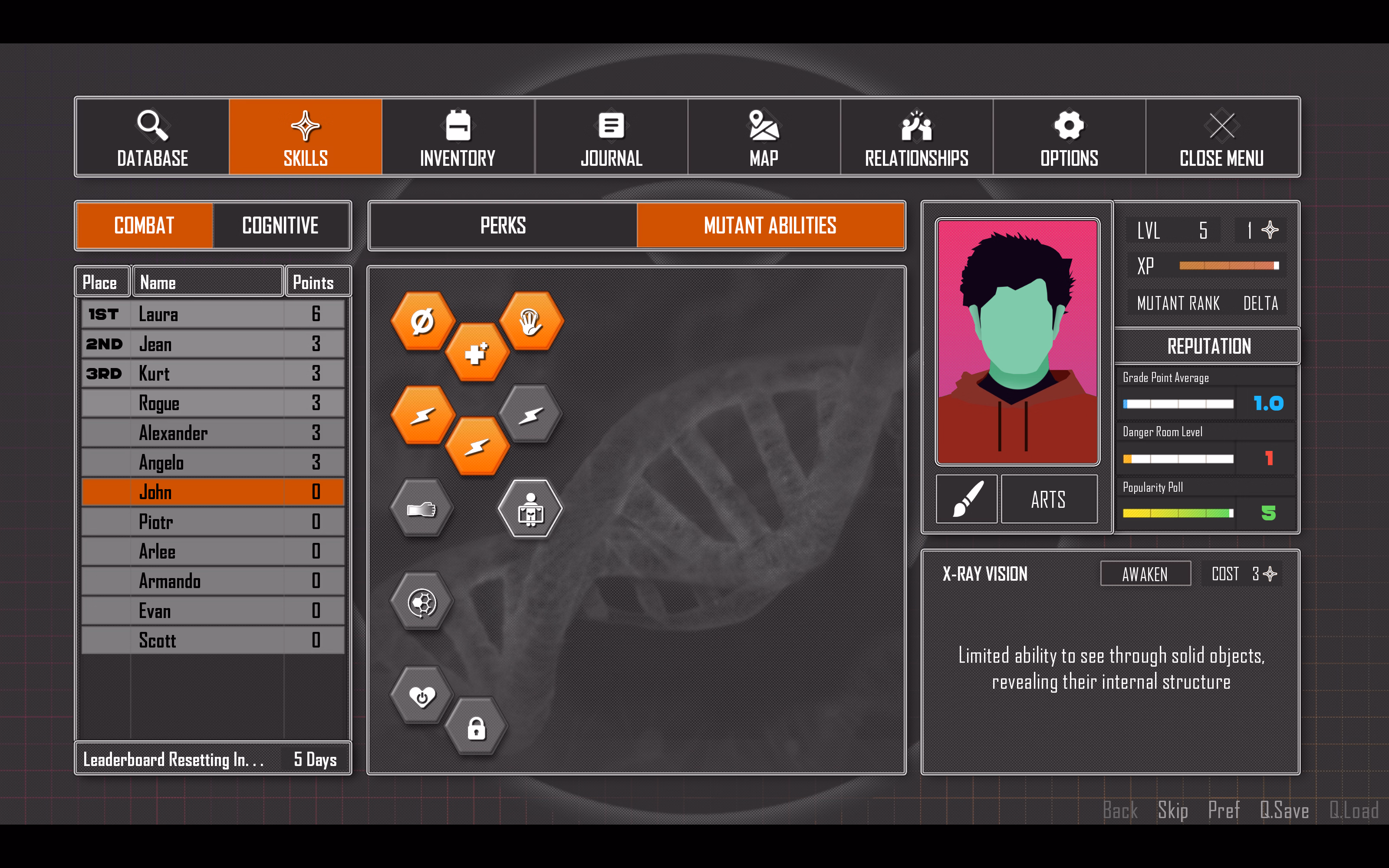Image resolution: width=1389 pixels, height=868 pixels.
Task: Toggle the Combat leaderboard view
Action: [x=144, y=226]
